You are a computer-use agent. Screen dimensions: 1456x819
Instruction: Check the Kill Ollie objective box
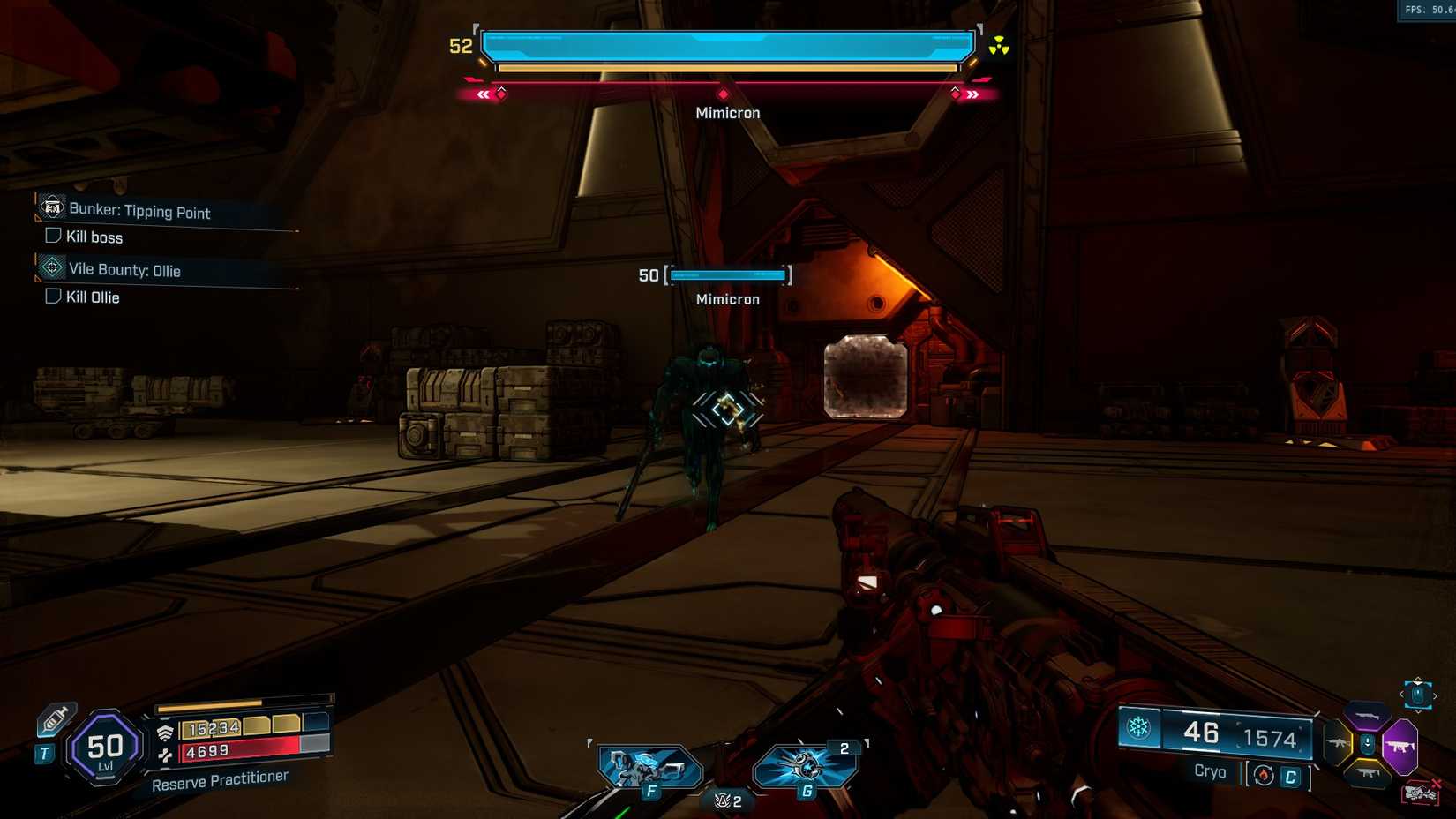click(52, 297)
